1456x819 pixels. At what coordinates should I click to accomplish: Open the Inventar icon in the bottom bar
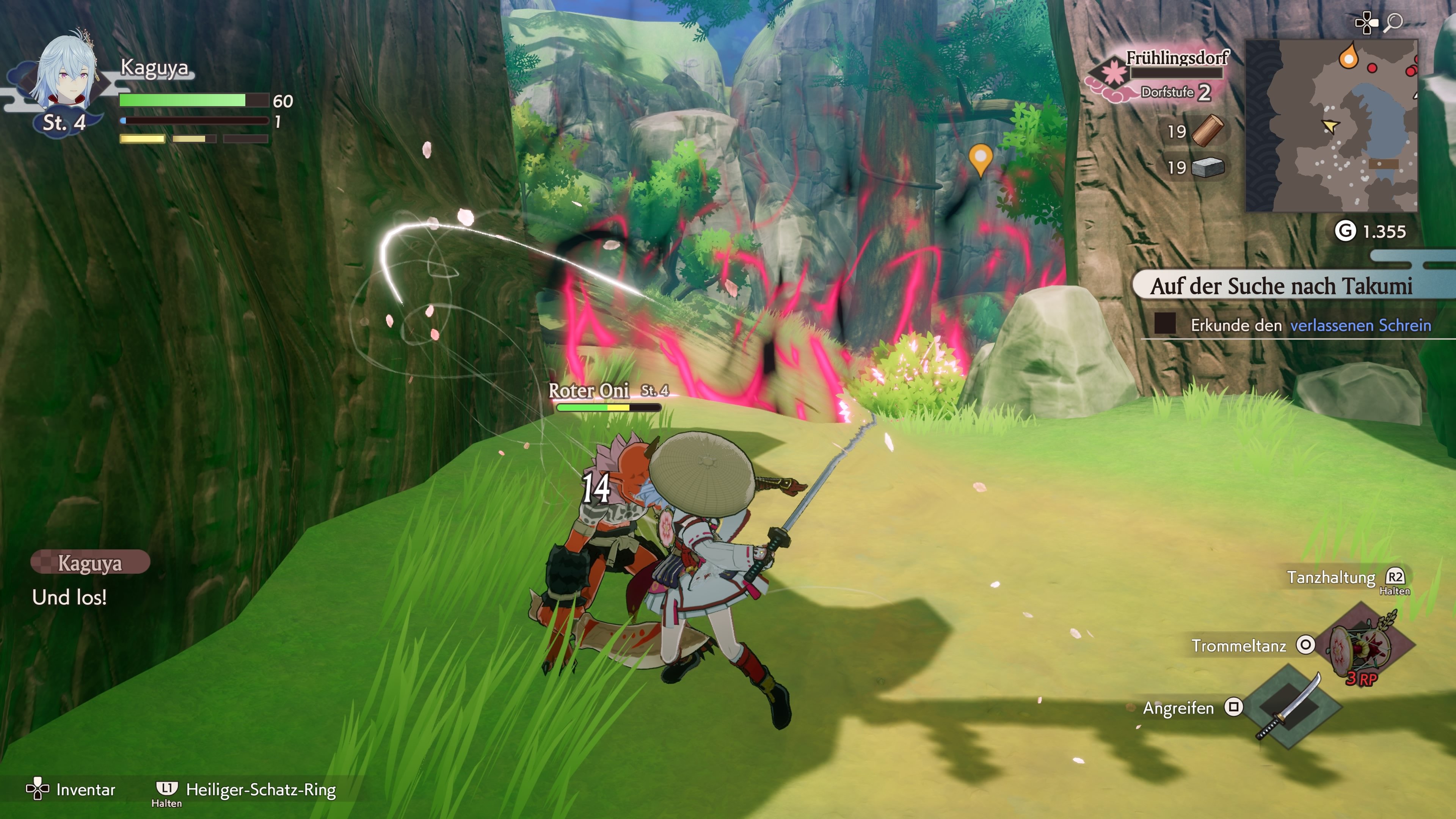[x=38, y=789]
